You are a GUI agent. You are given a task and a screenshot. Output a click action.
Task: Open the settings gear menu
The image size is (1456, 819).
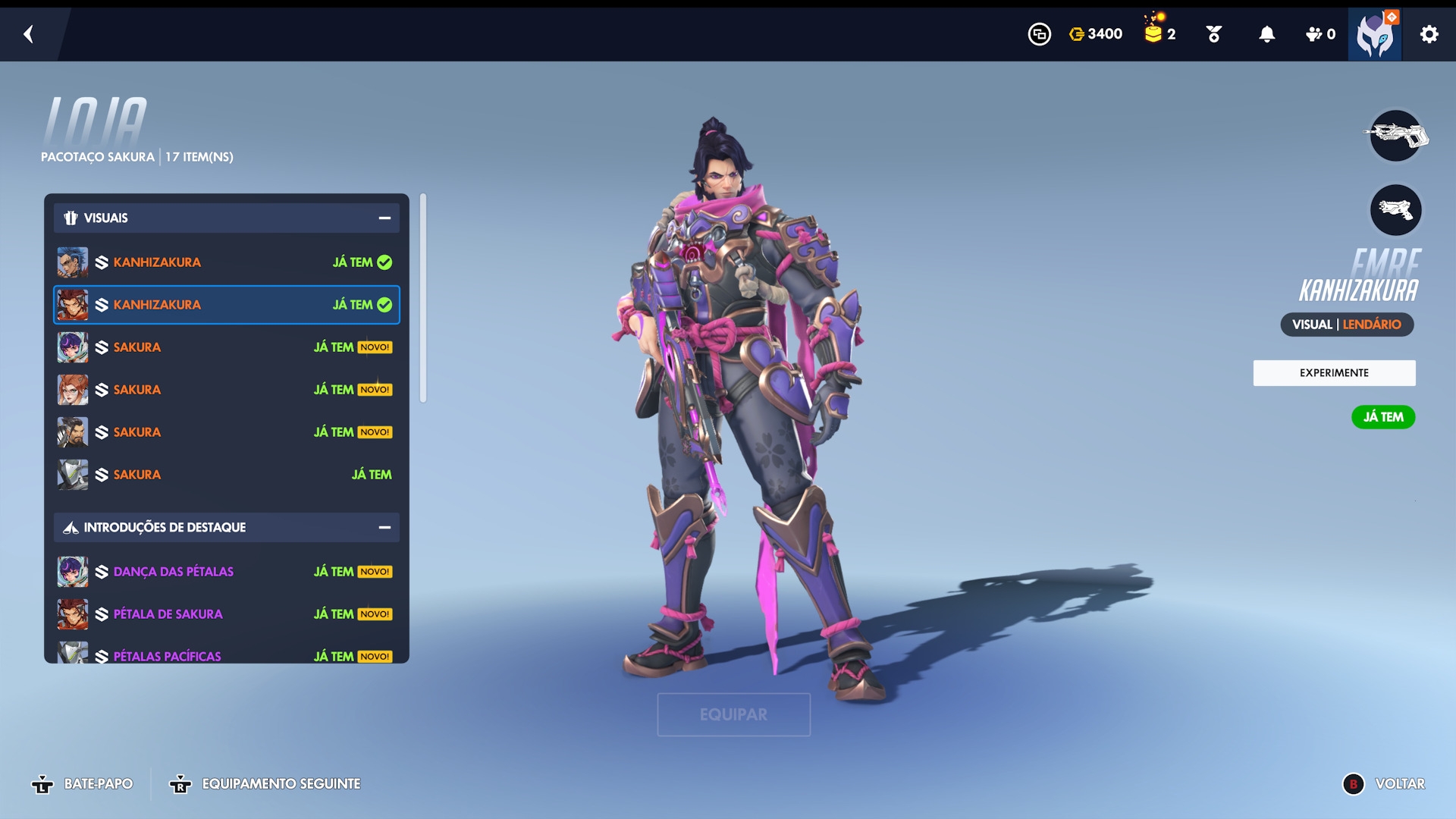click(1429, 34)
